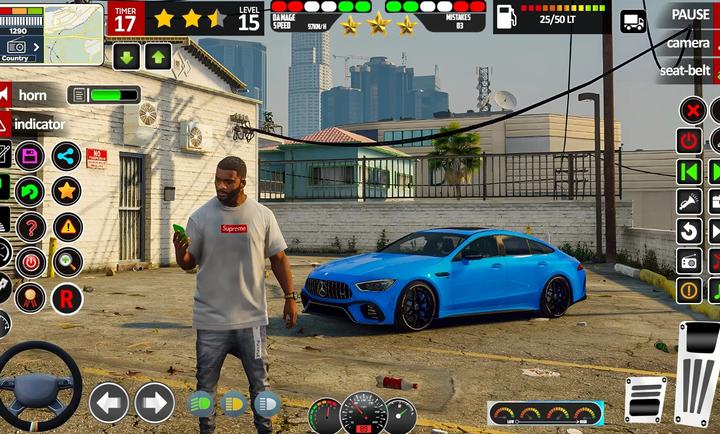Select the orange star icon

(x=67, y=190)
